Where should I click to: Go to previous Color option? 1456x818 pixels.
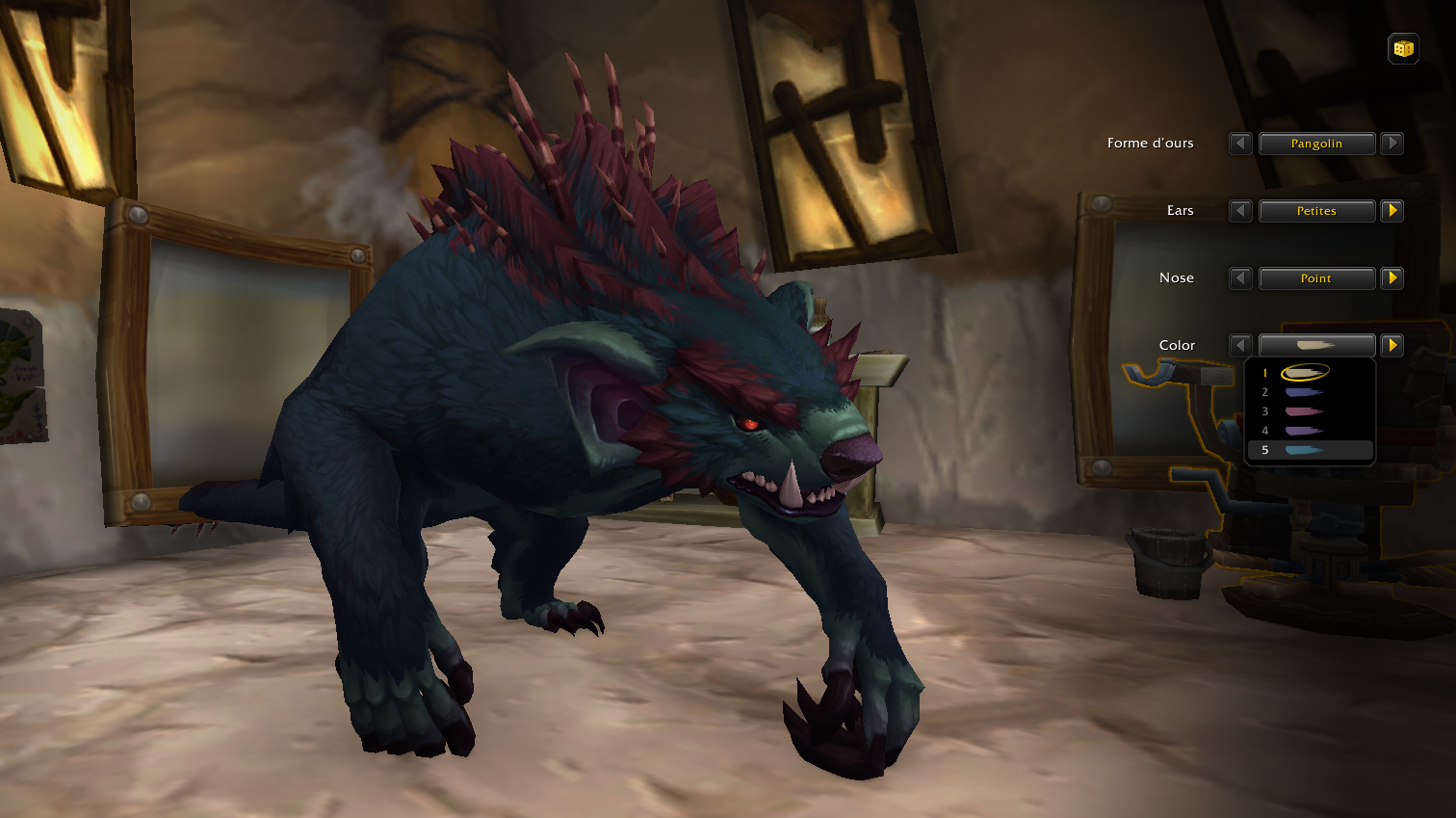pyautogui.click(x=1240, y=345)
